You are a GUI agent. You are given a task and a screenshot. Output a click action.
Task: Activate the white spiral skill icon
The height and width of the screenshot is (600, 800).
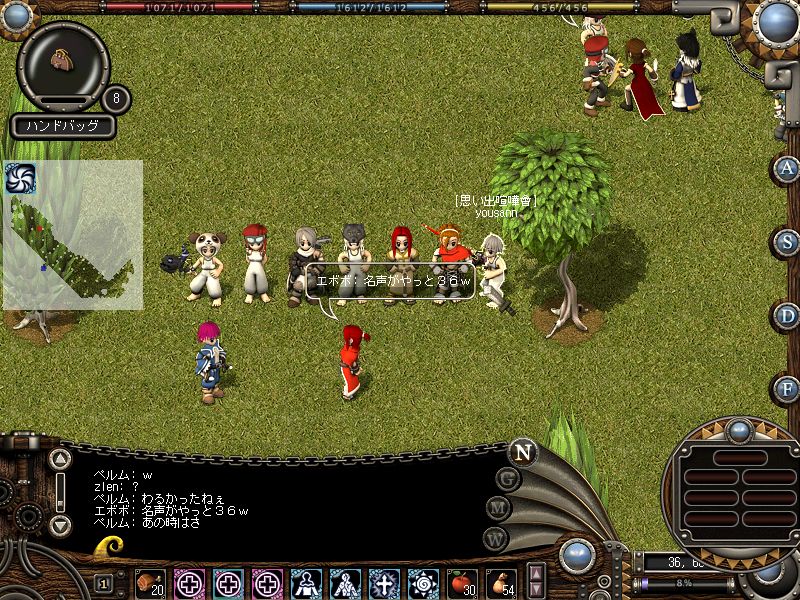tap(422, 583)
